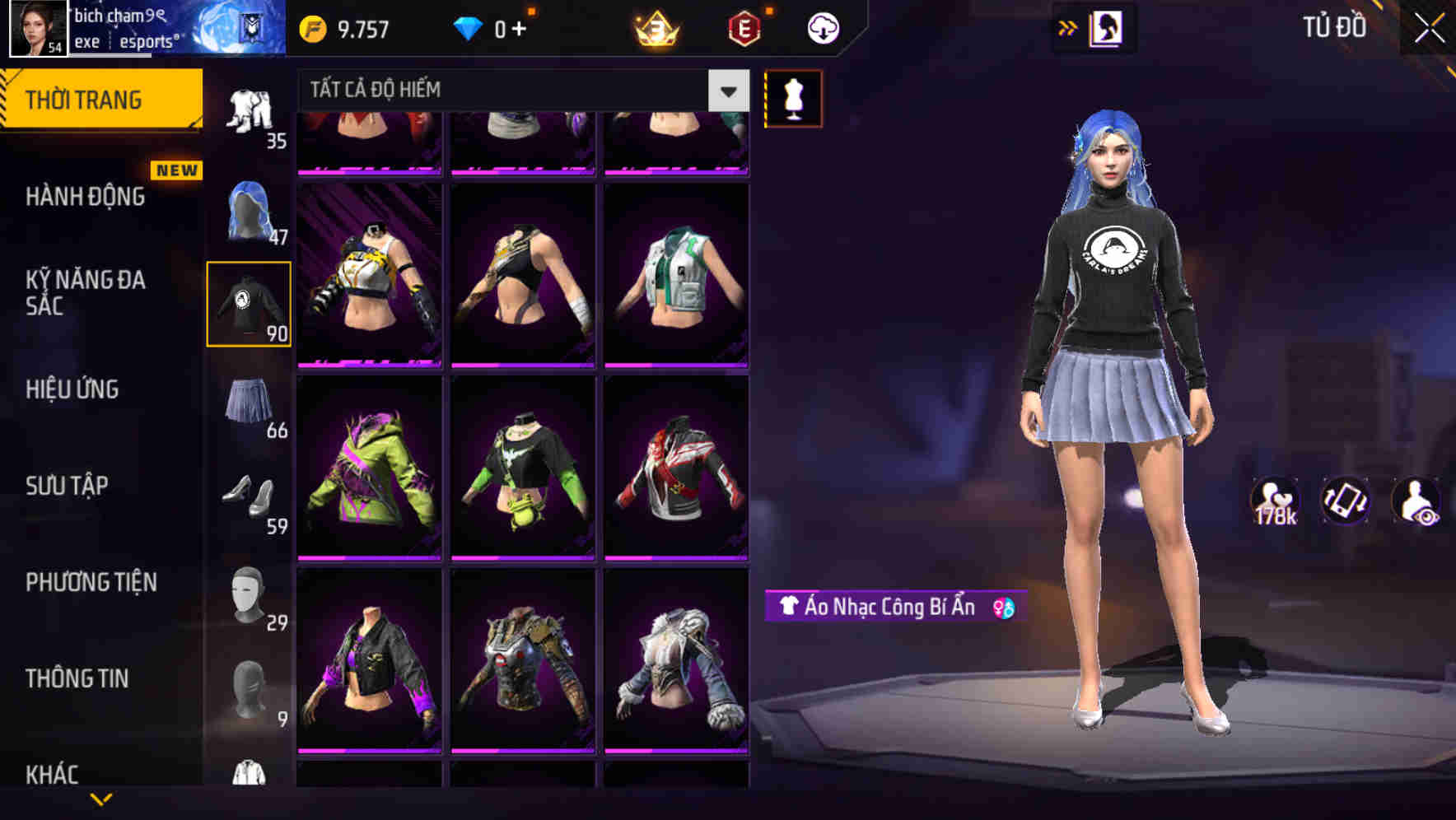Open the SƯU TẬP section

tap(68, 486)
